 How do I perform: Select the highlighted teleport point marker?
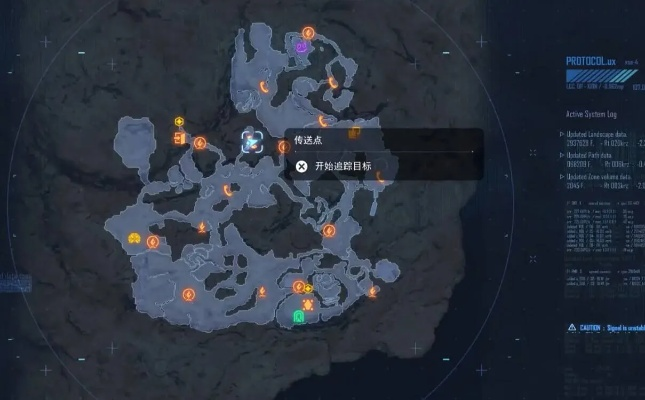253,142
